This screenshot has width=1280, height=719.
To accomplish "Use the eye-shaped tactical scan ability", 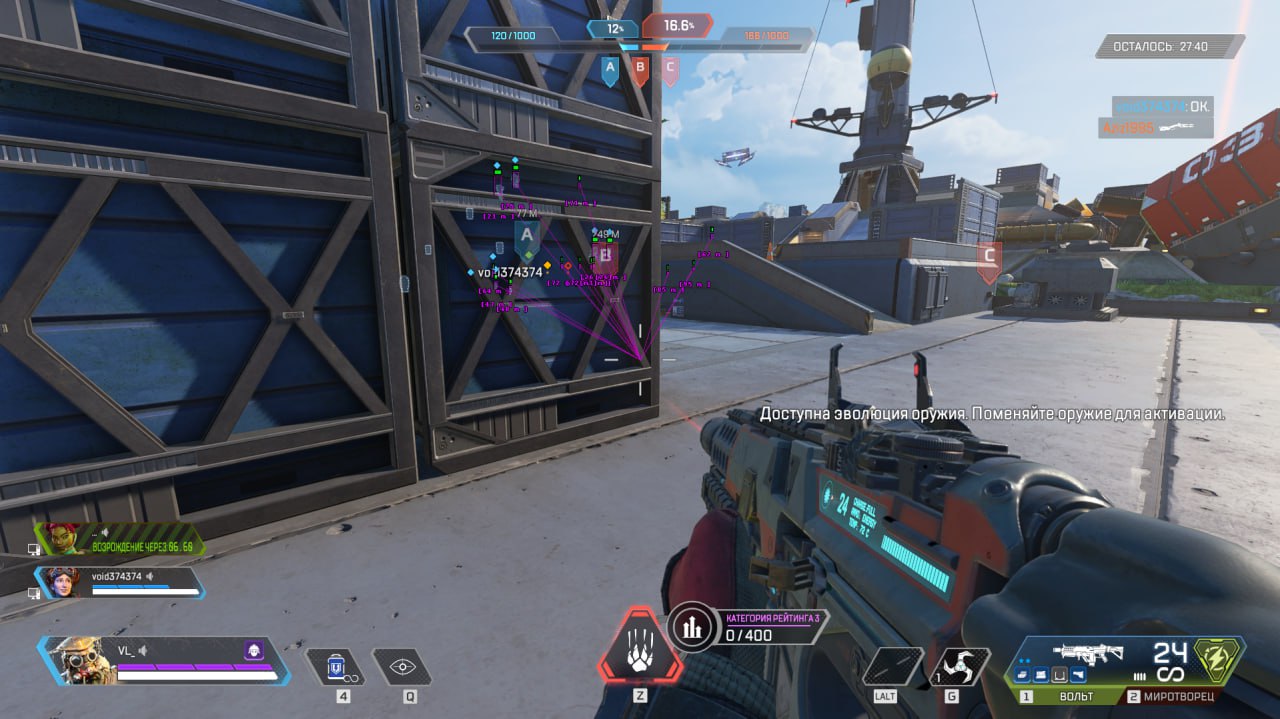I will (402, 667).
